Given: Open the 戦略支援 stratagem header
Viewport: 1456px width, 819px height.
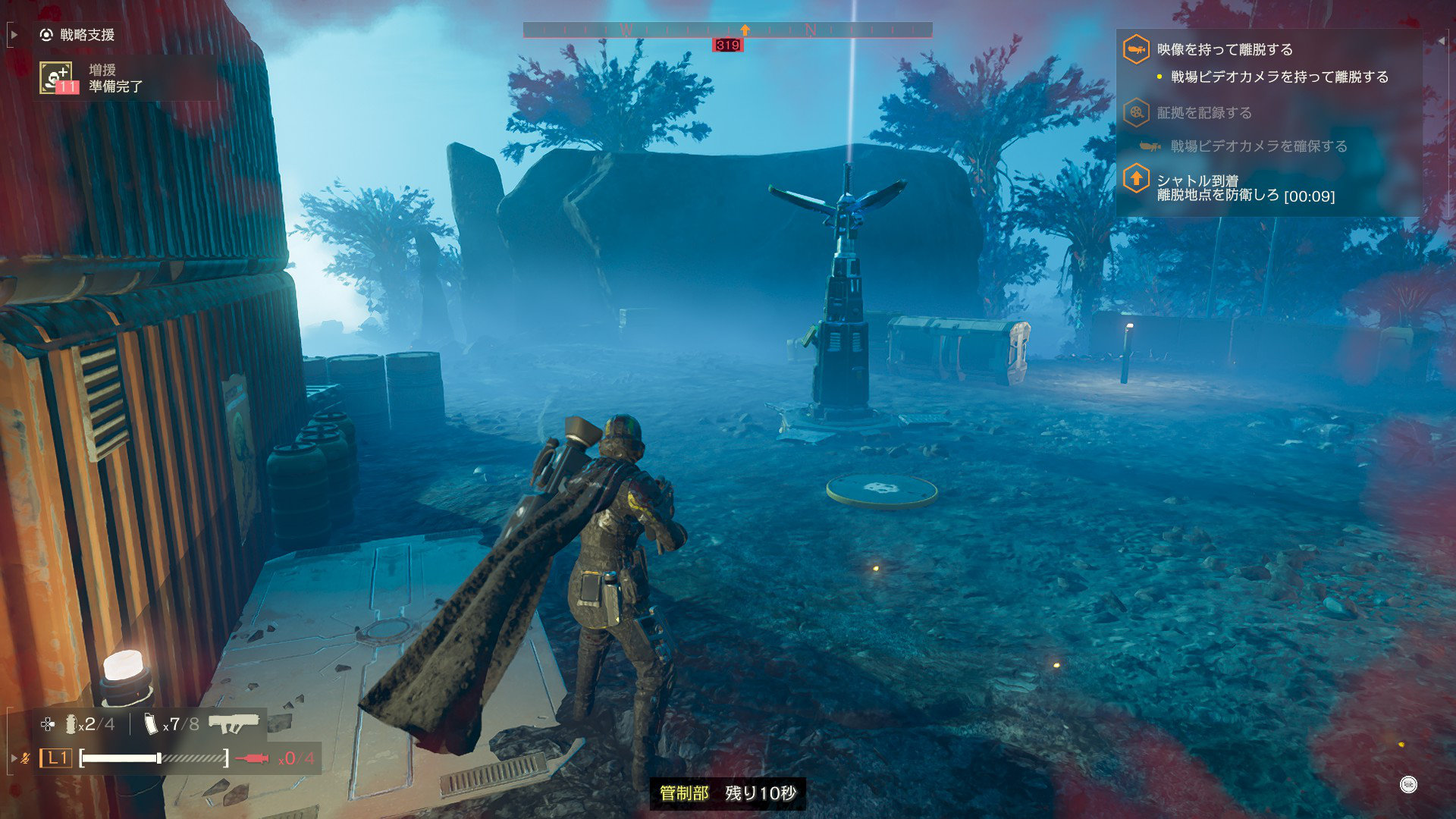Looking at the screenshot, I should [78, 35].
